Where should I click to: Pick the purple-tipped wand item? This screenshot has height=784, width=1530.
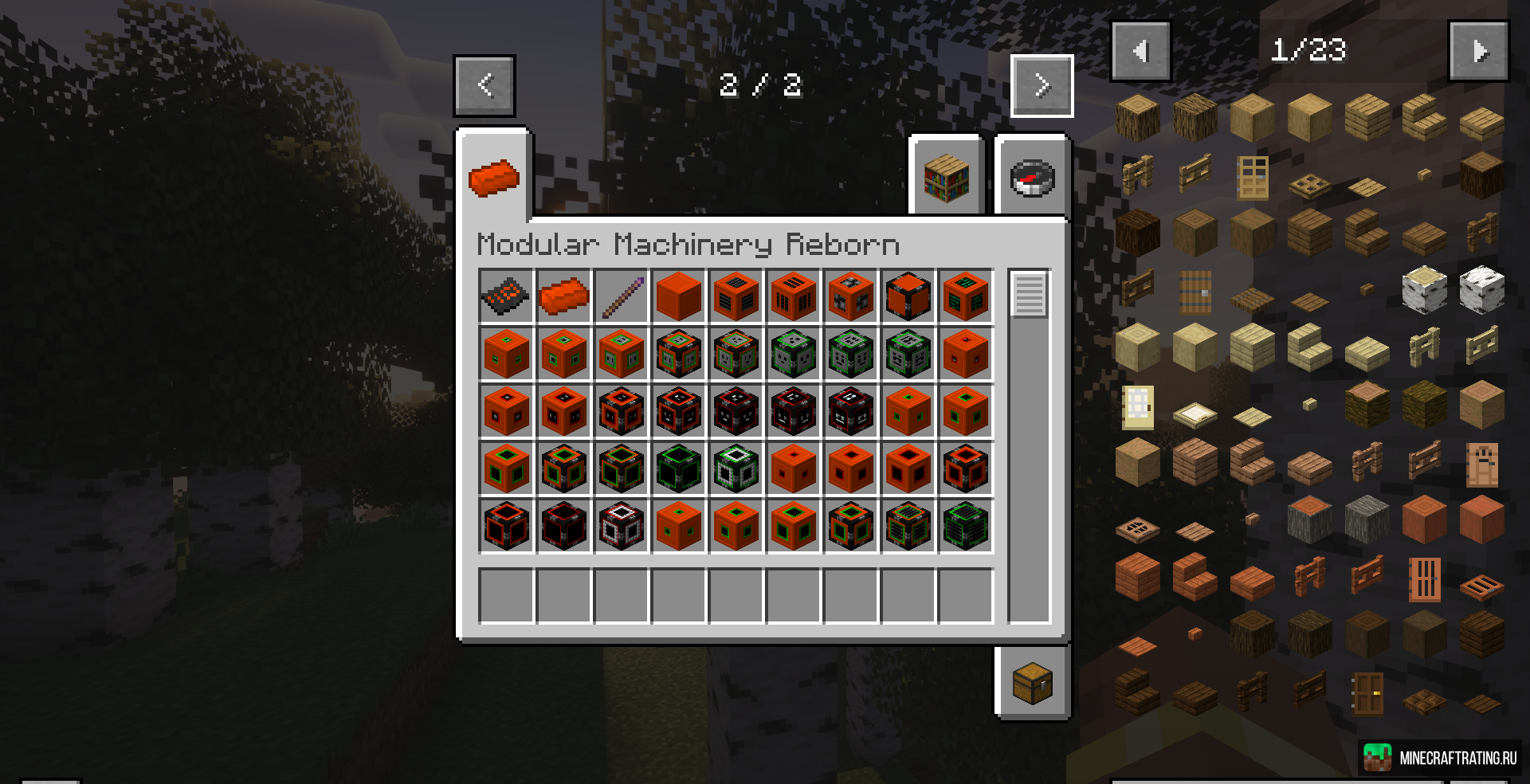point(622,296)
